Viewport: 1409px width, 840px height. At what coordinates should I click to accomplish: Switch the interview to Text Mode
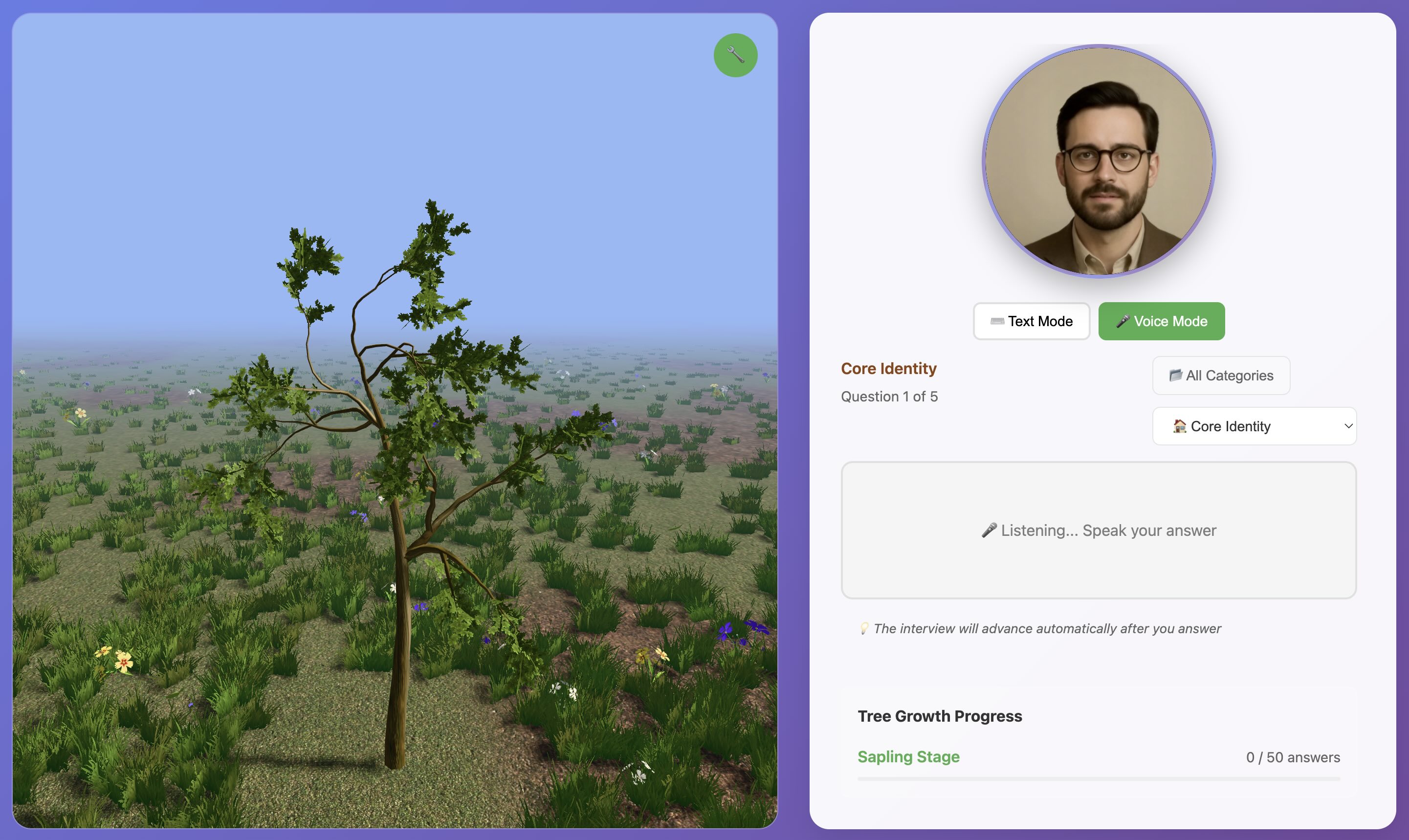1031,321
